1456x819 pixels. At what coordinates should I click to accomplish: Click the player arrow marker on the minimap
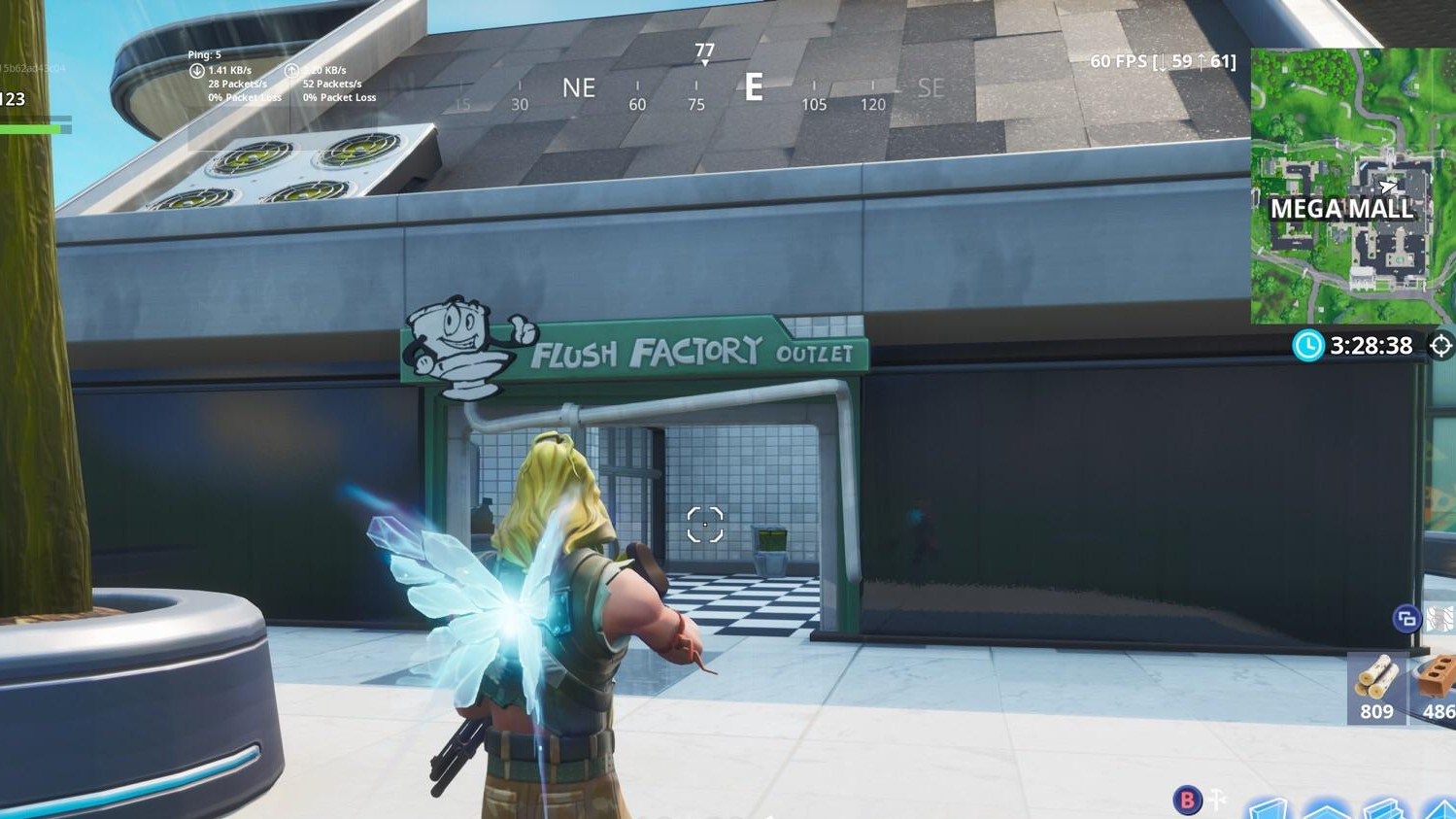tap(1391, 187)
